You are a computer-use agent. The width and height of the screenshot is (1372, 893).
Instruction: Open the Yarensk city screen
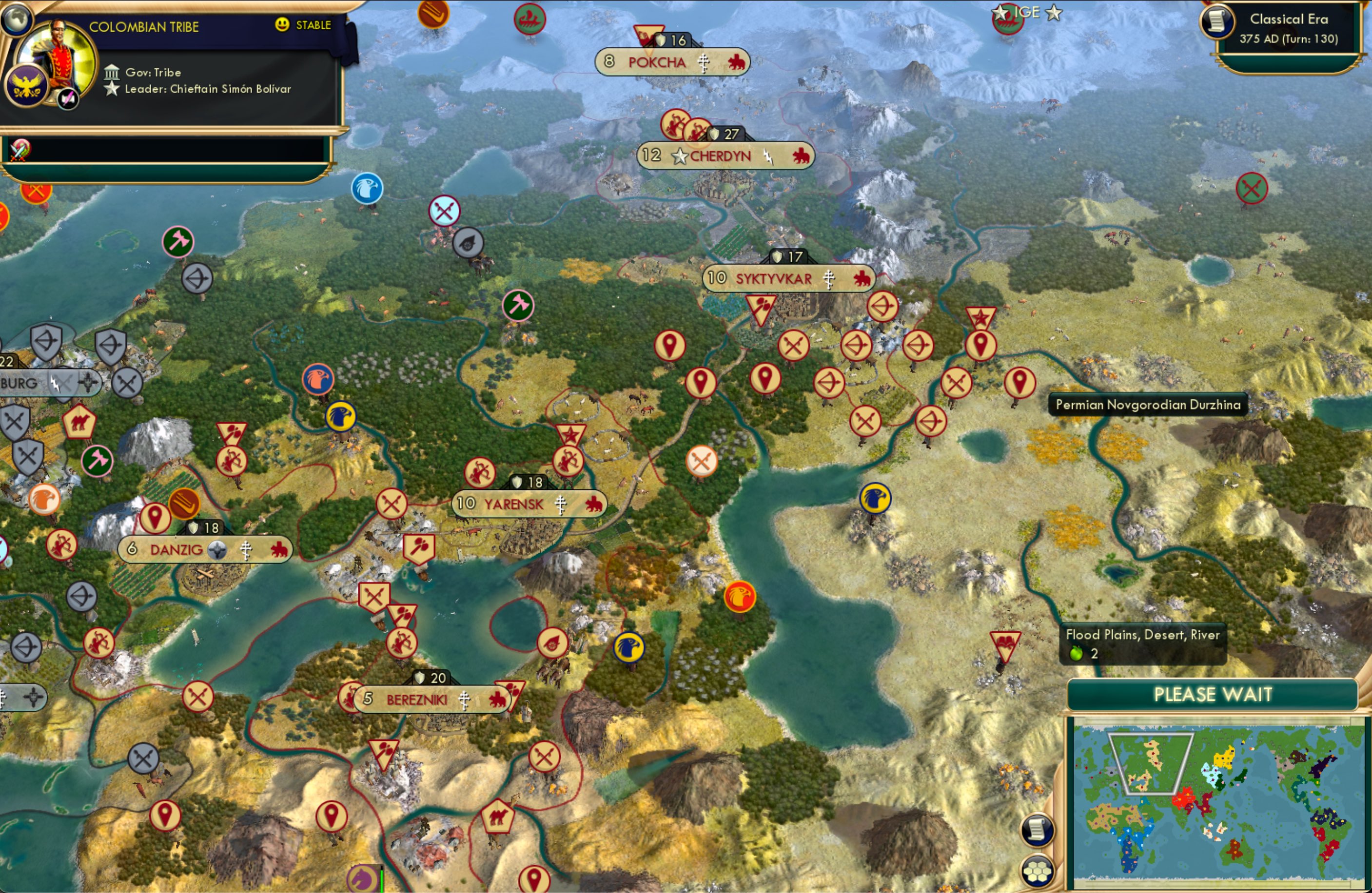coord(512,504)
